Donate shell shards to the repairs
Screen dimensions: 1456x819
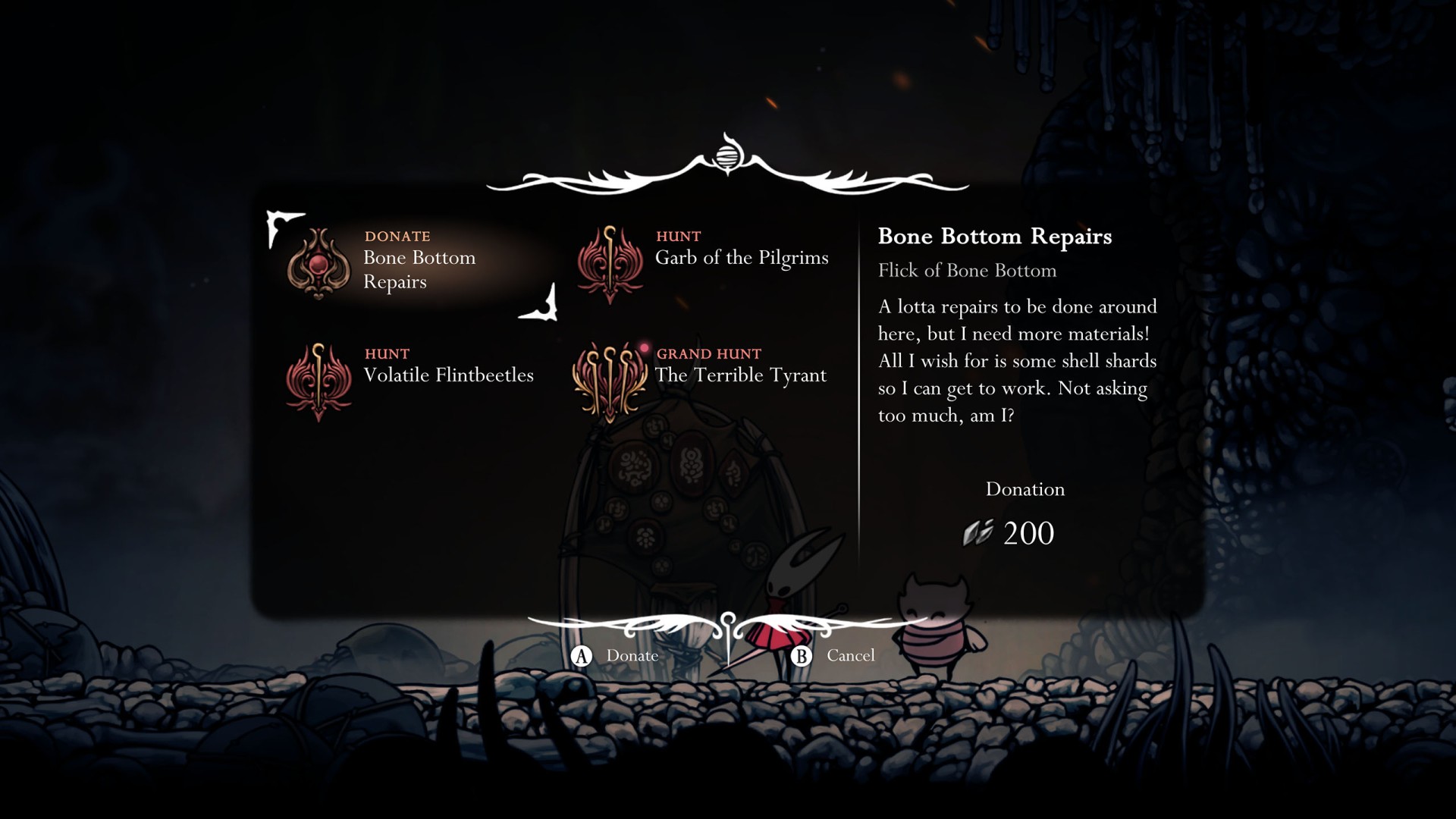(x=616, y=656)
